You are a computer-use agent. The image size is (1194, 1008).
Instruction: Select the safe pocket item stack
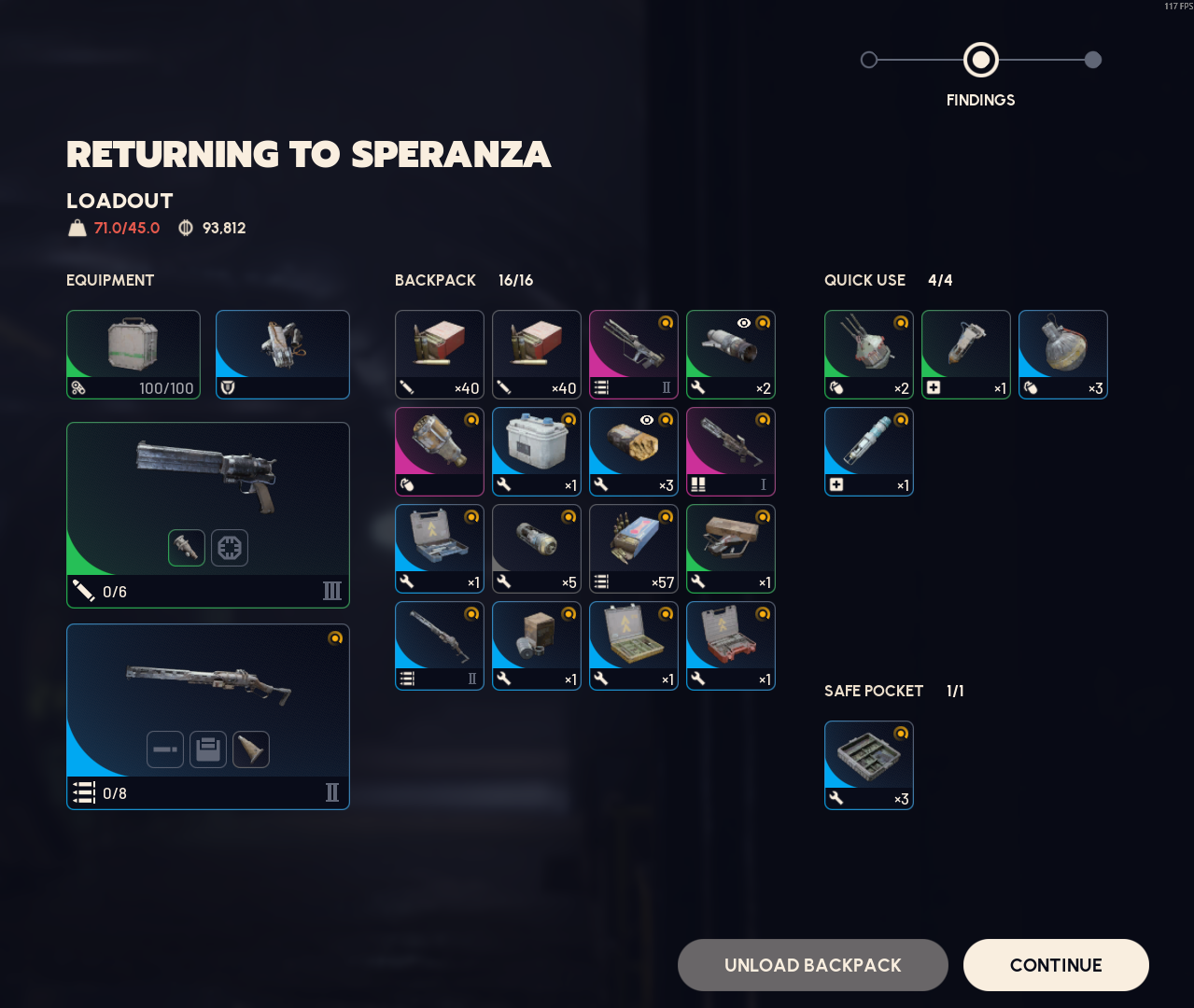point(869,765)
